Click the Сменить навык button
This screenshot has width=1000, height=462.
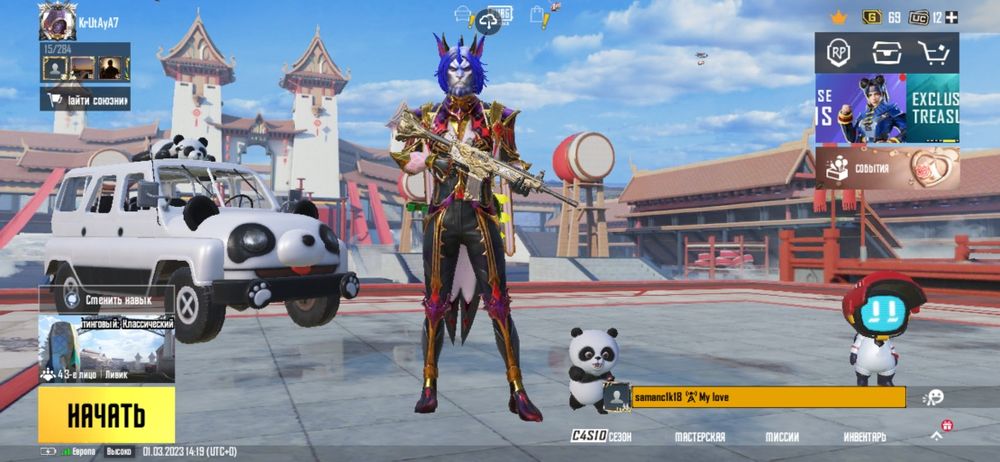coord(106,299)
